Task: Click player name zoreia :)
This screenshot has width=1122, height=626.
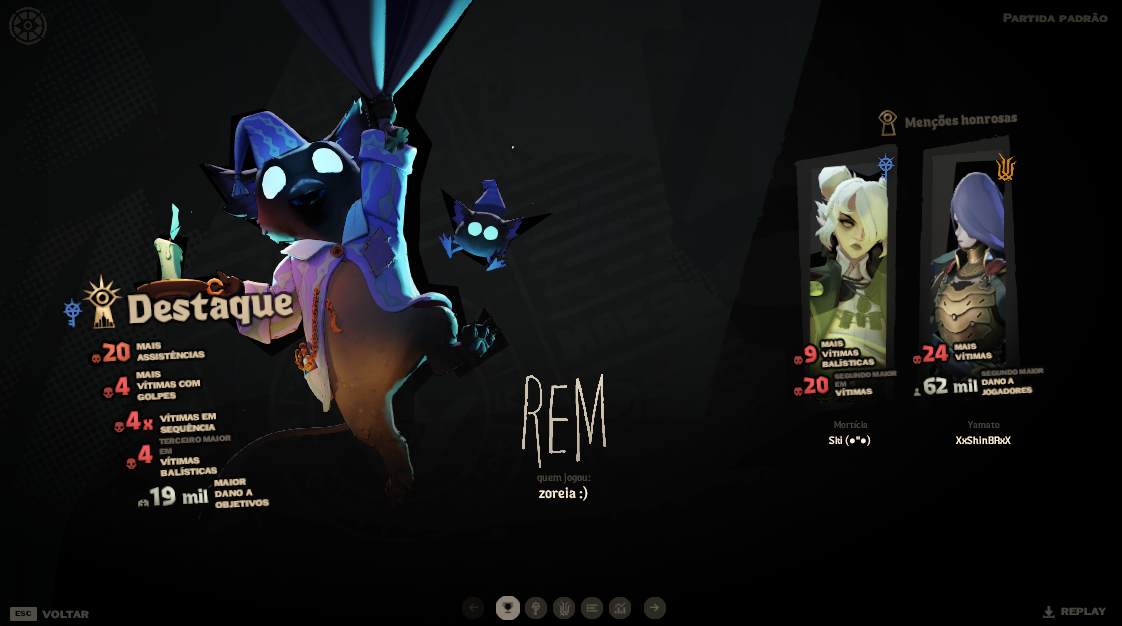Action: coord(563,493)
